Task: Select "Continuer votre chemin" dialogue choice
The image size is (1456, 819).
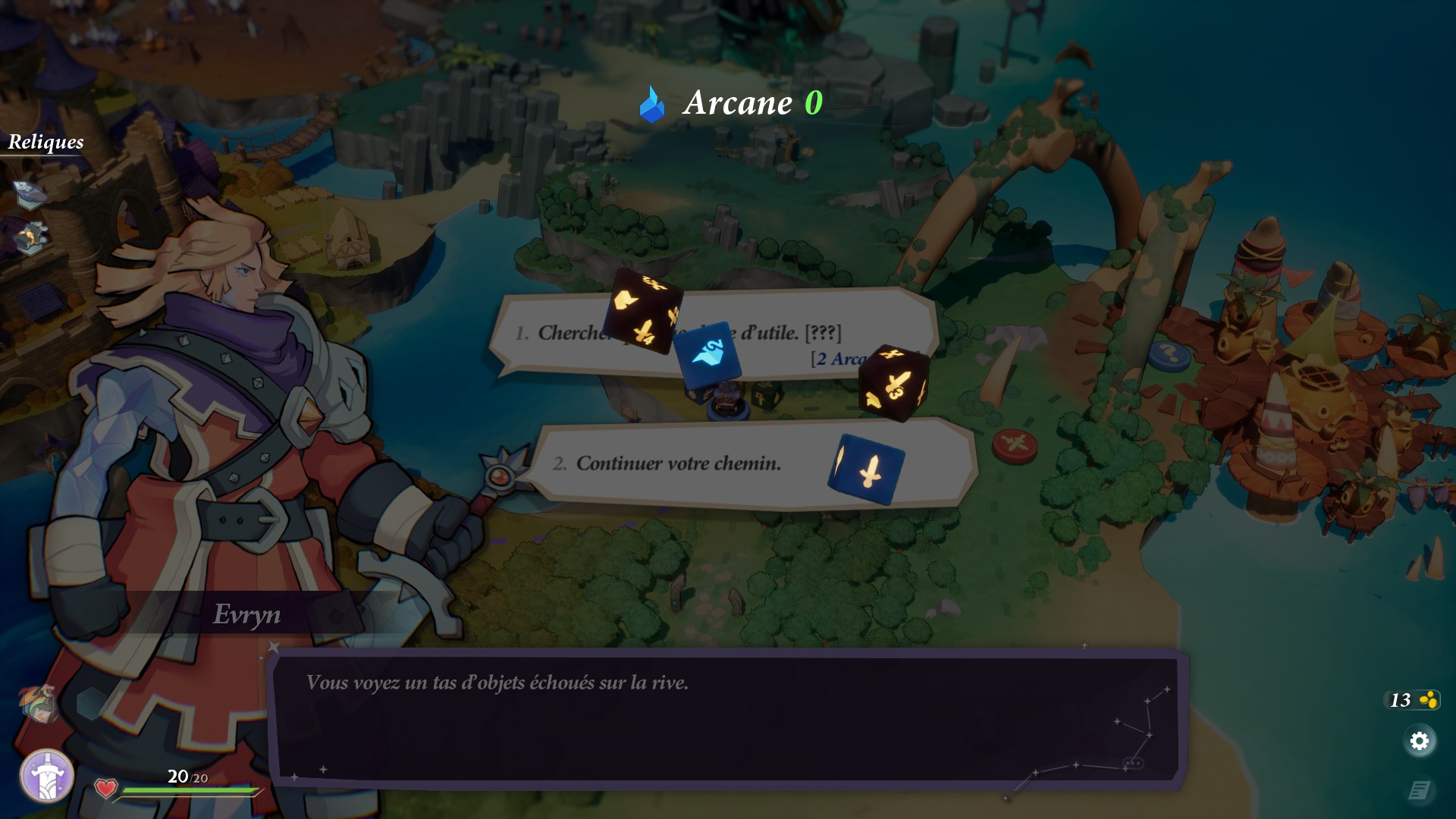Action: click(x=678, y=463)
